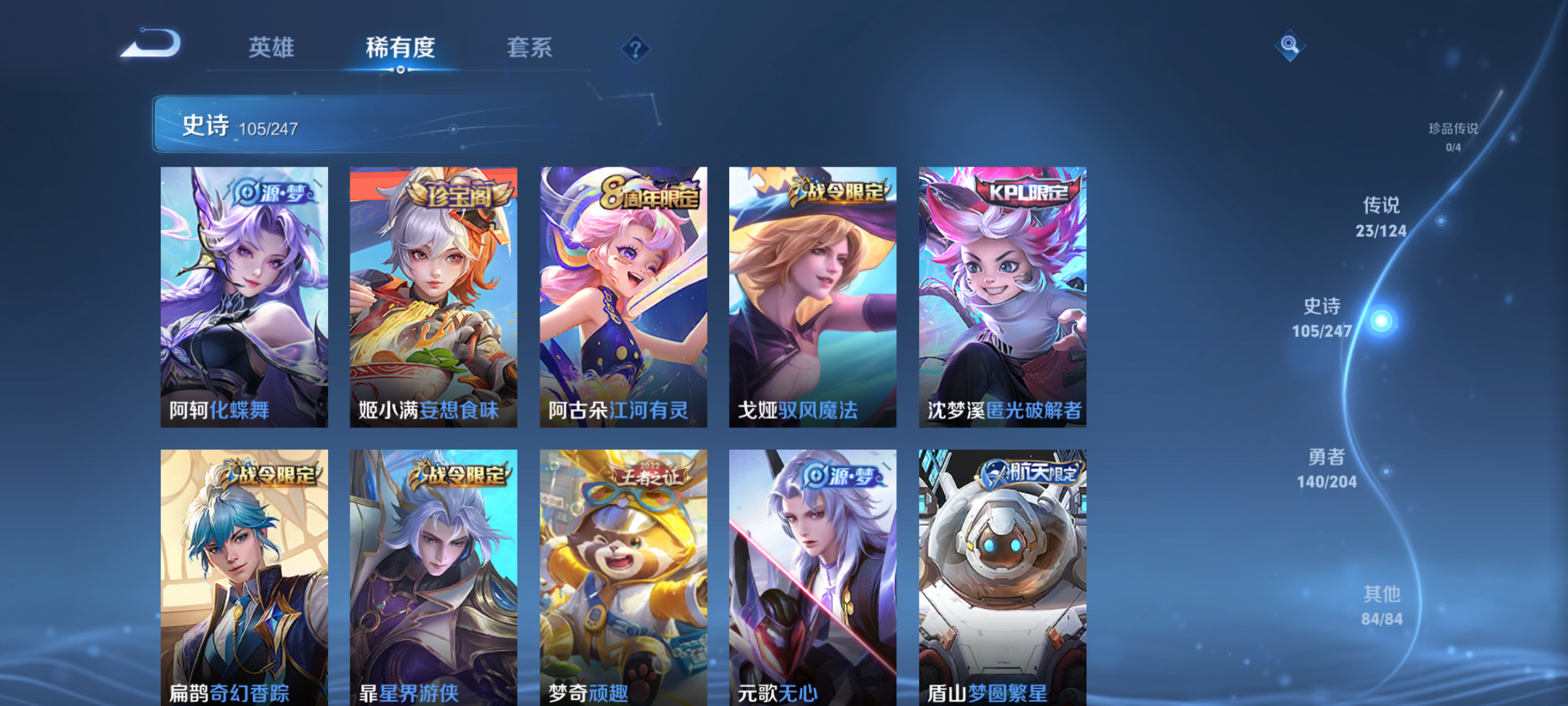Viewport: 1568px width, 706px height.
Task: Jump to the 勇者 140/204 section
Action: [1326, 468]
